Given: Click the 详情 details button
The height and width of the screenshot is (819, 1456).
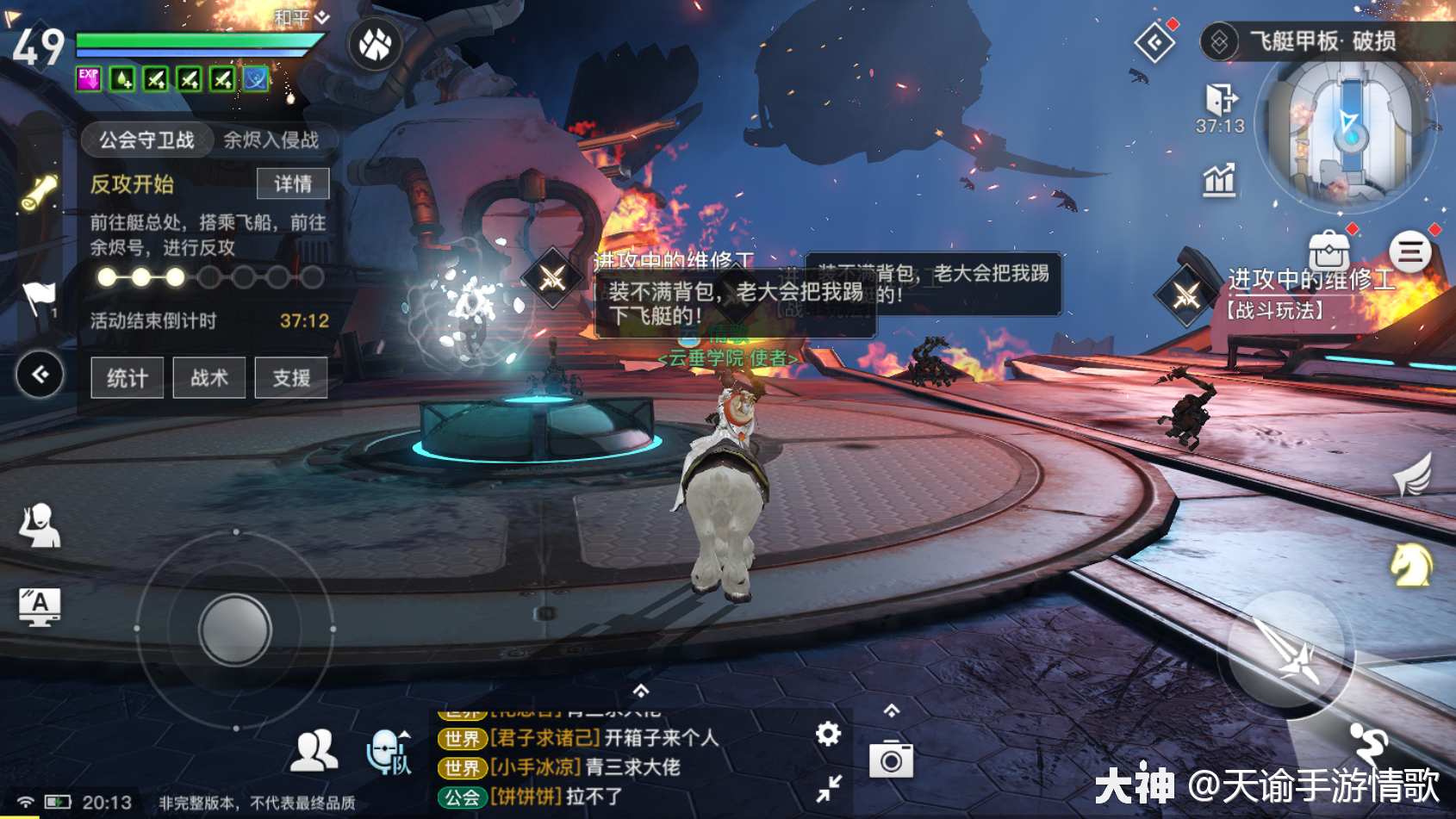Looking at the screenshot, I should pyautogui.click(x=293, y=183).
